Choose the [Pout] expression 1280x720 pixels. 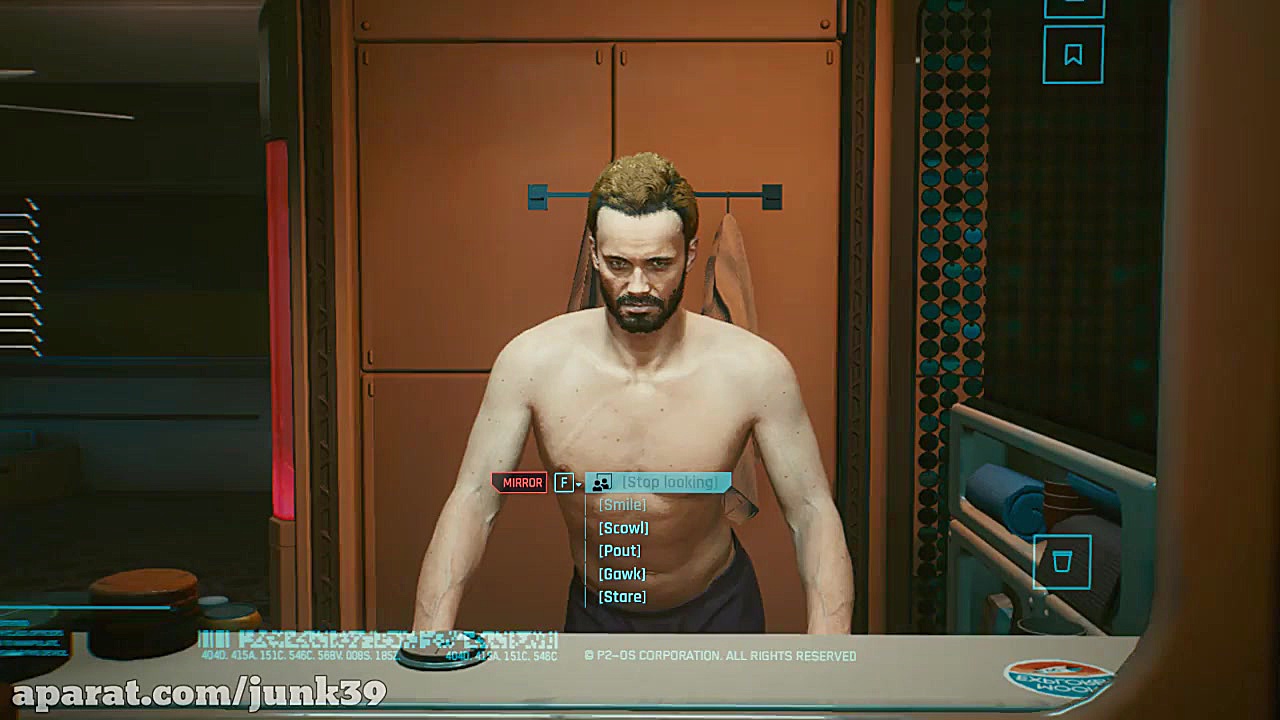point(620,550)
